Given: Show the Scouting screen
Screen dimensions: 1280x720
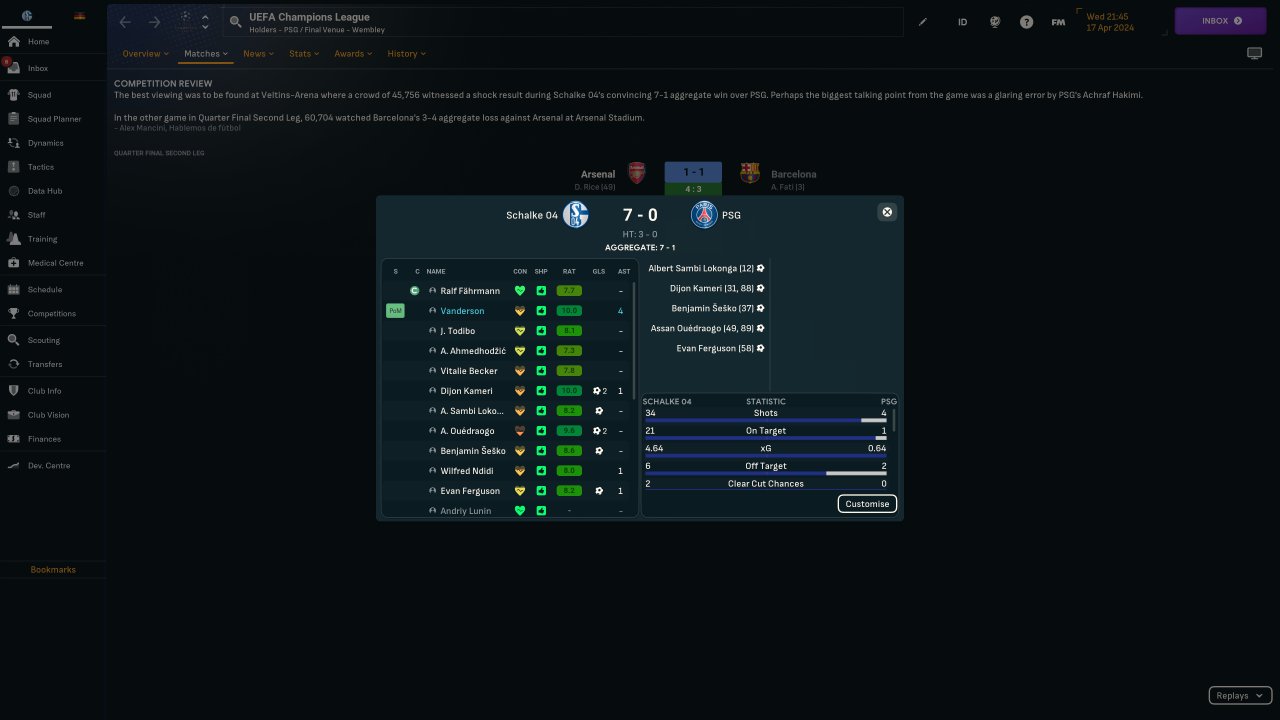Looking at the screenshot, I should point(44,340).
